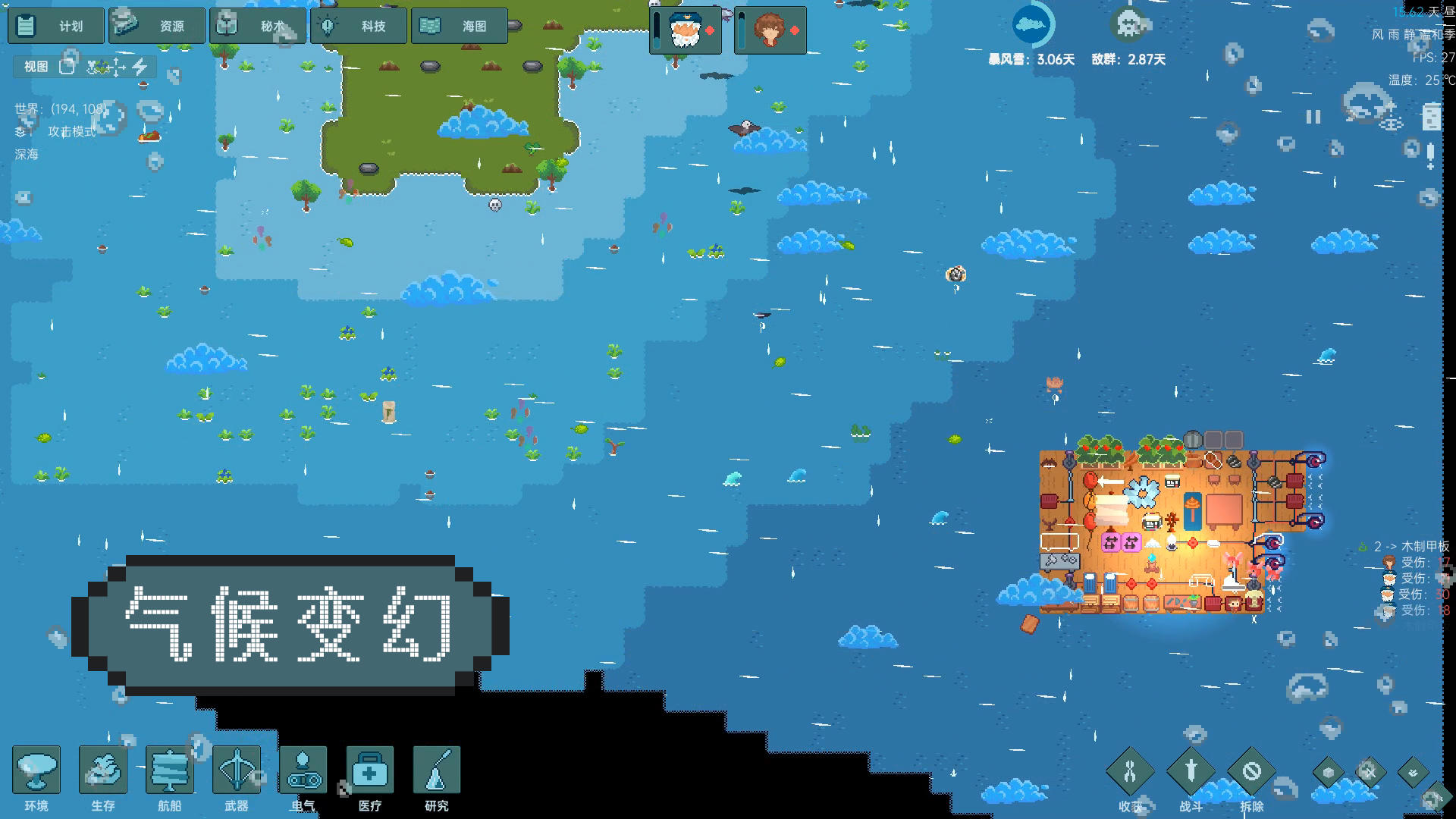Select the 战斗 order tool
The height and width of the screenshot is (819, 1456).
(1190, 770)
